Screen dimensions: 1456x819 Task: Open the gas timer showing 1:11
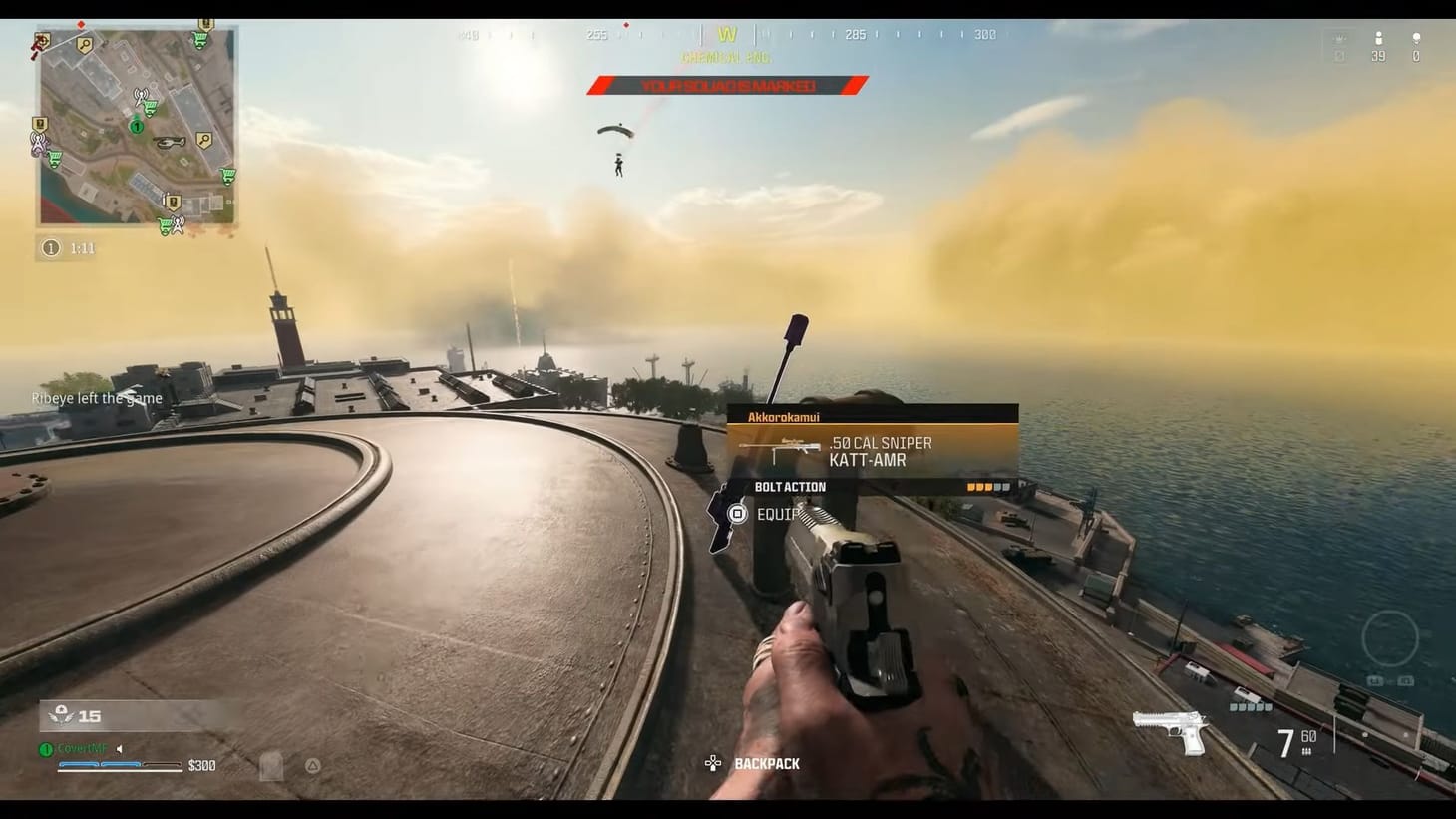tap(67, 248)
